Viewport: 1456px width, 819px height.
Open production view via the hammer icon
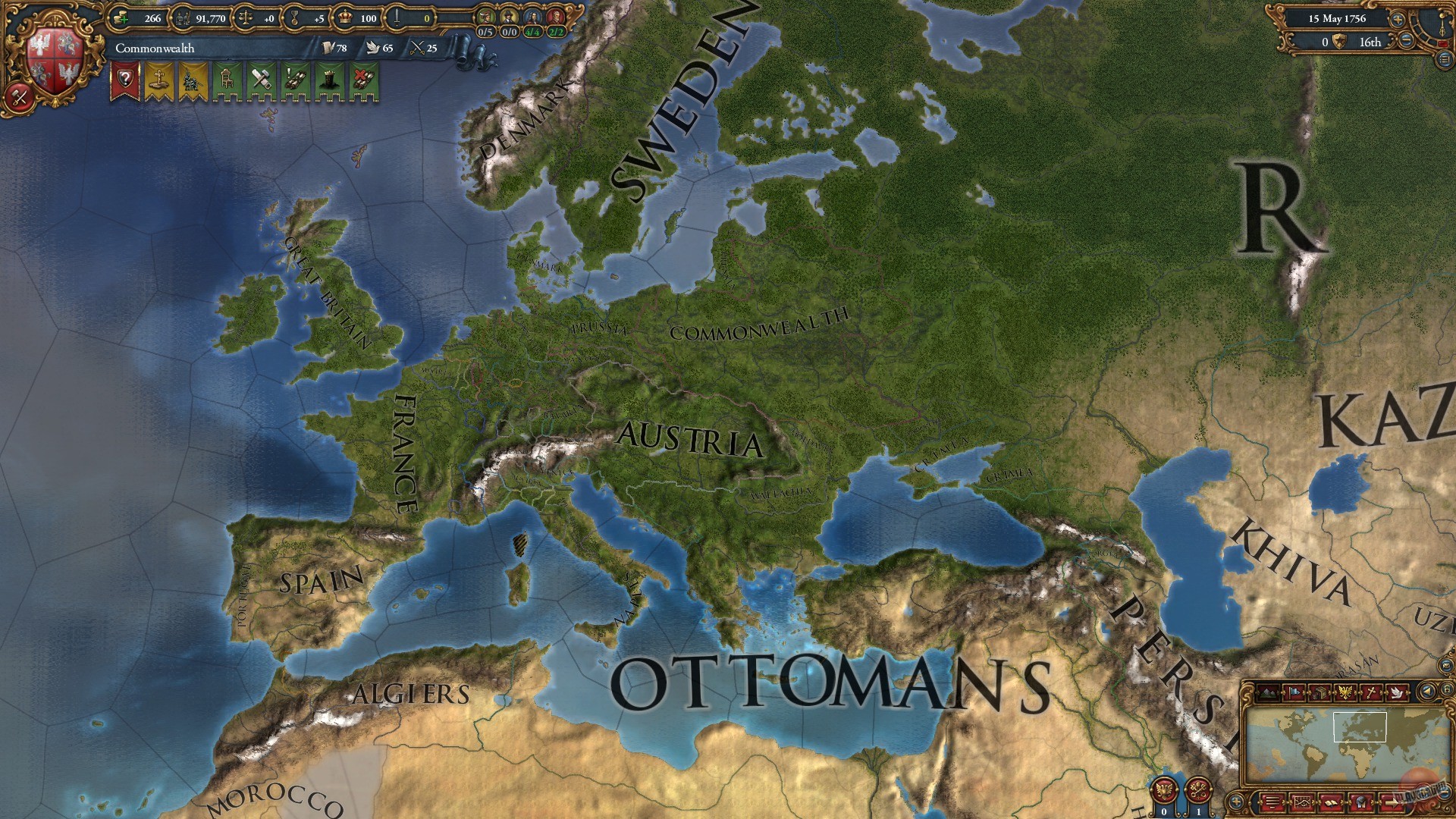point(262,79)
